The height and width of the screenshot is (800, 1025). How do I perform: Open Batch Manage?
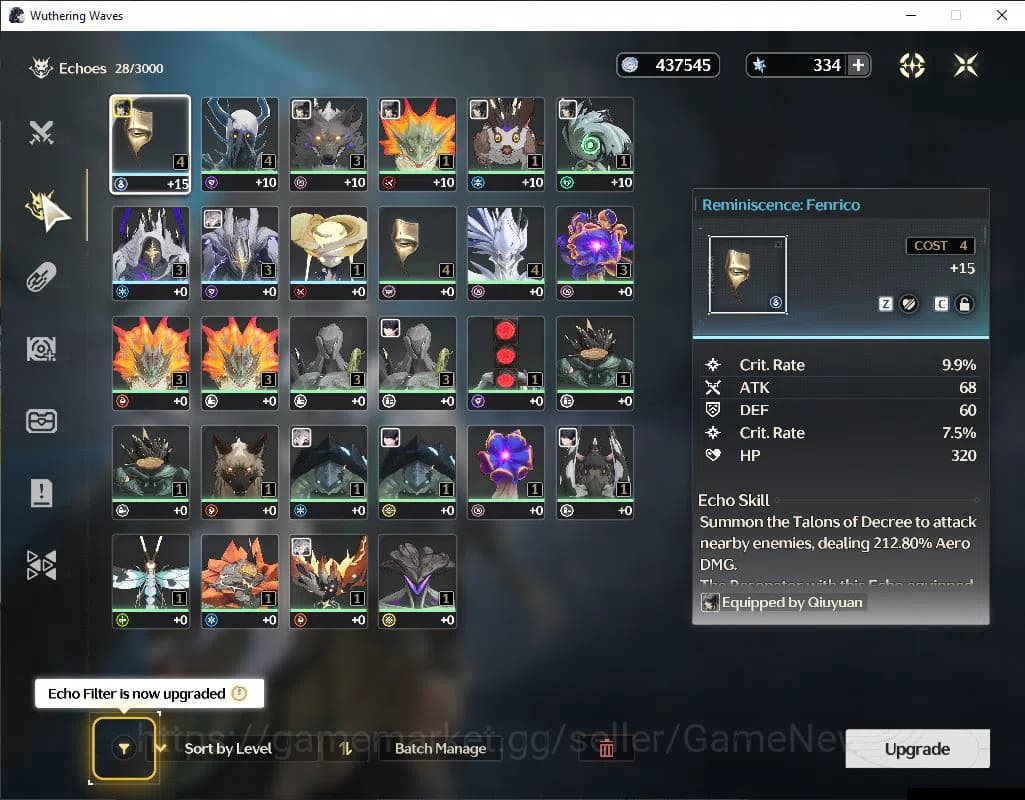440,748
